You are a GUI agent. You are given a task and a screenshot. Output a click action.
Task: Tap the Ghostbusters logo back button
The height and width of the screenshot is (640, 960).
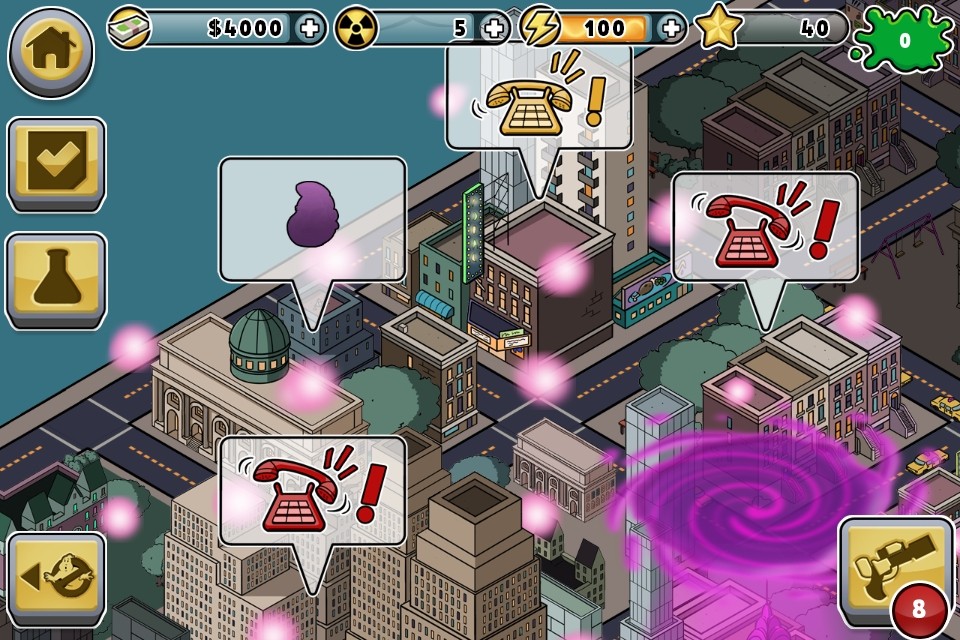tap(56, 580)
